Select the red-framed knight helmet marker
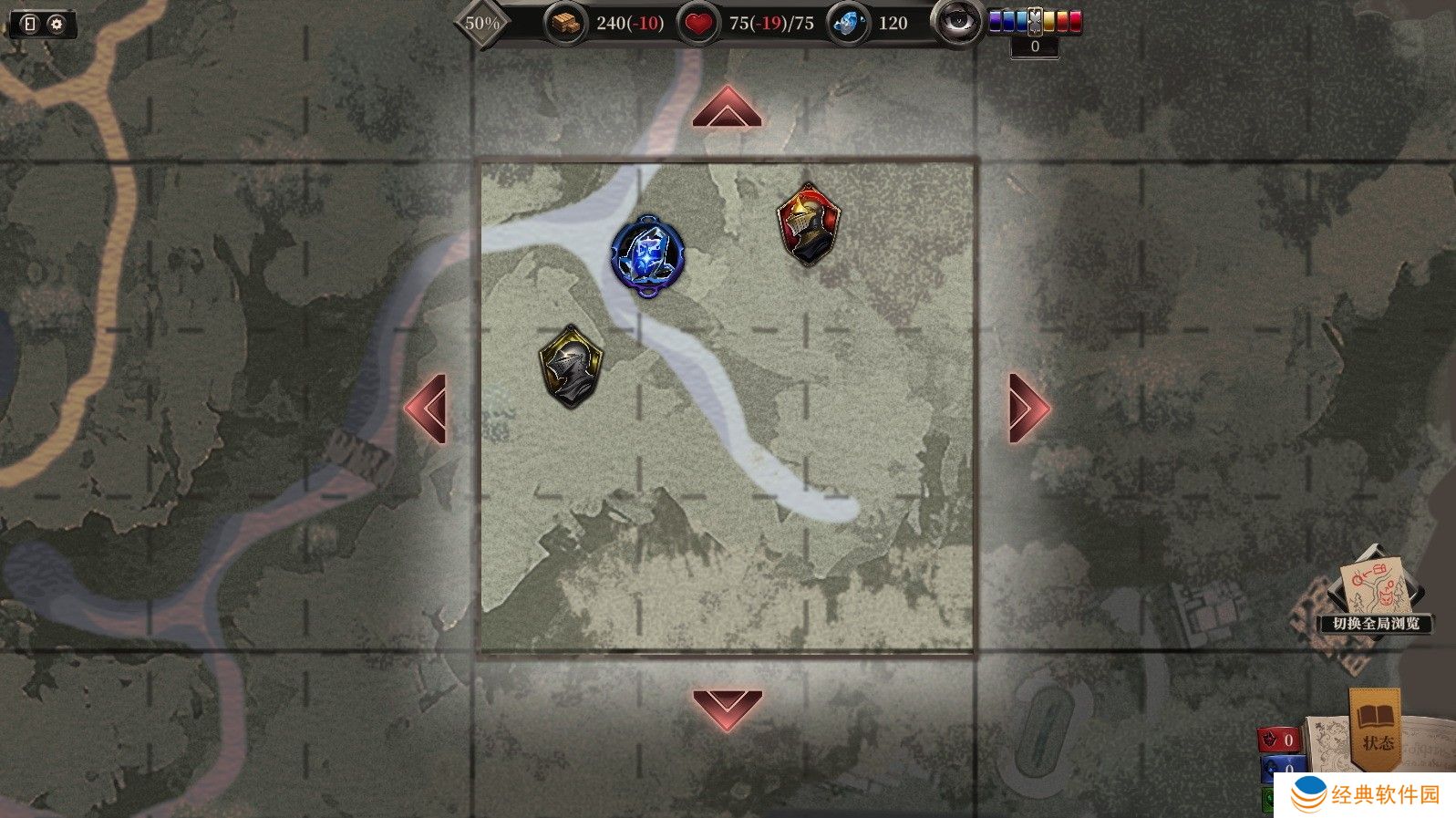Screen dimensions: 1456x818 (x=808, y=224)
